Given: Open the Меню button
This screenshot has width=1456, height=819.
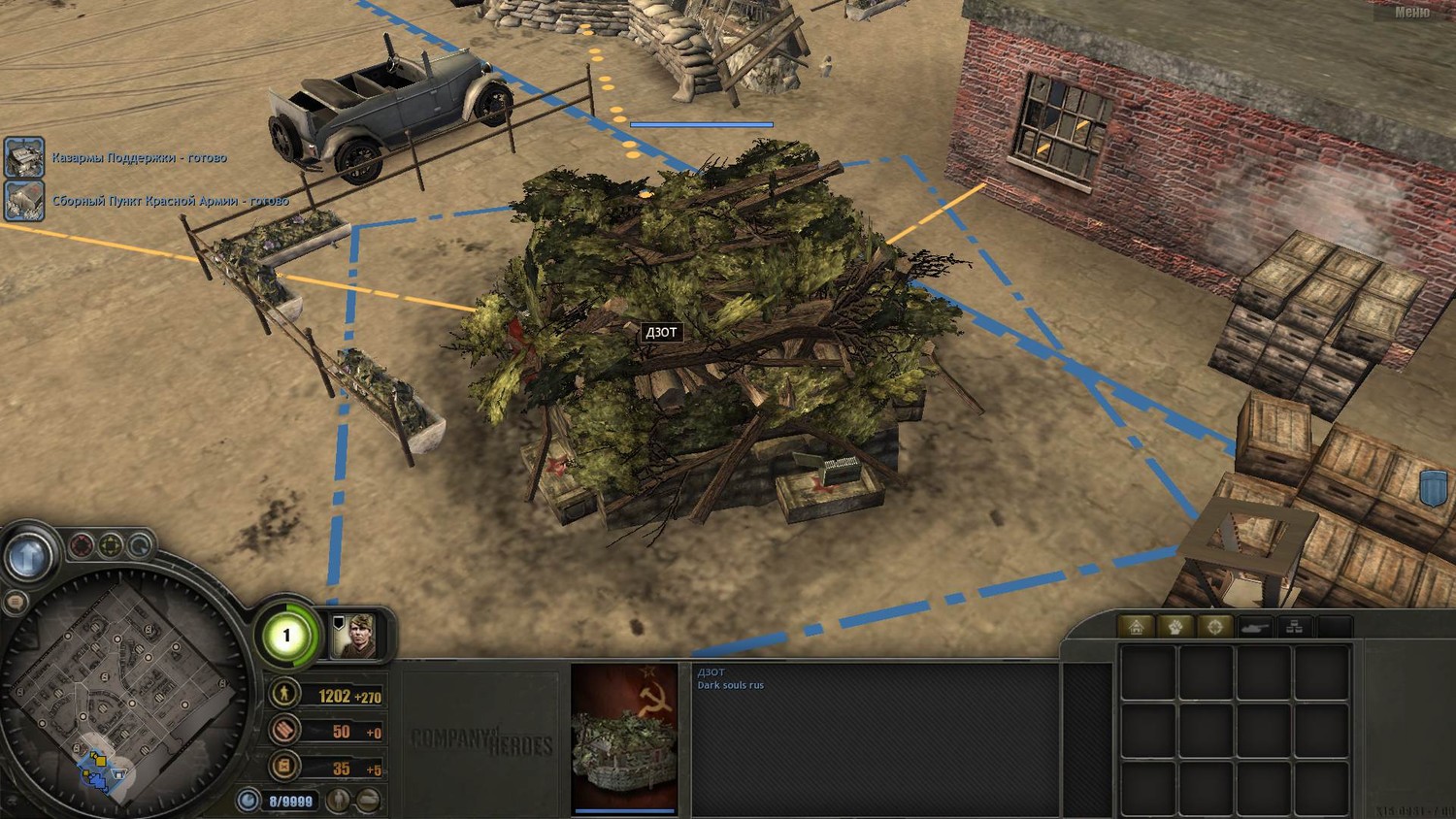Looking at the screenshot, I should 1411,13.
